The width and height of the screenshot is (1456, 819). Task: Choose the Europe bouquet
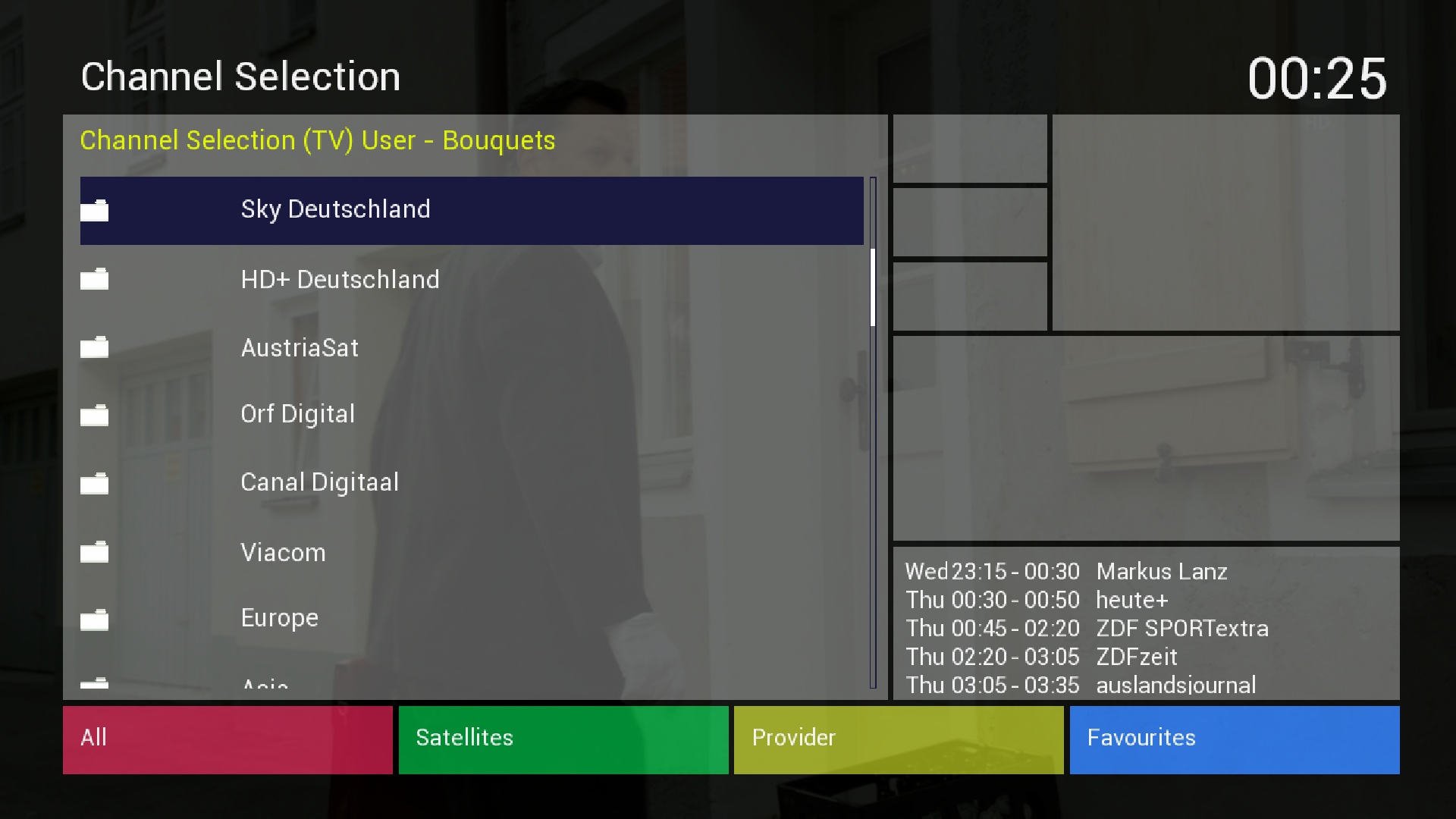279,618
